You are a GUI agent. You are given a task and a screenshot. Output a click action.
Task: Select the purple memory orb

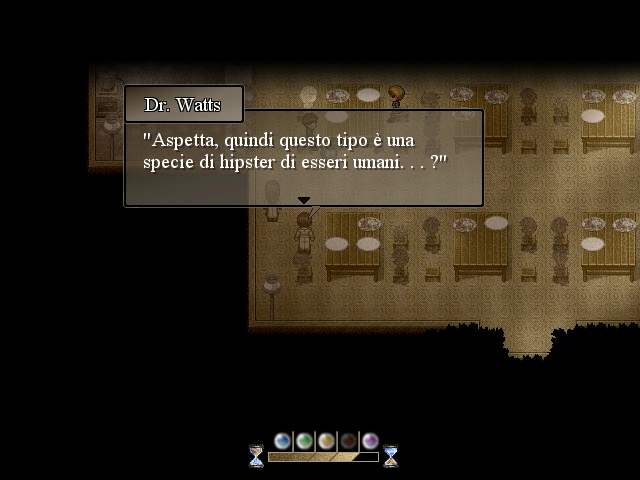click(370, 440)
